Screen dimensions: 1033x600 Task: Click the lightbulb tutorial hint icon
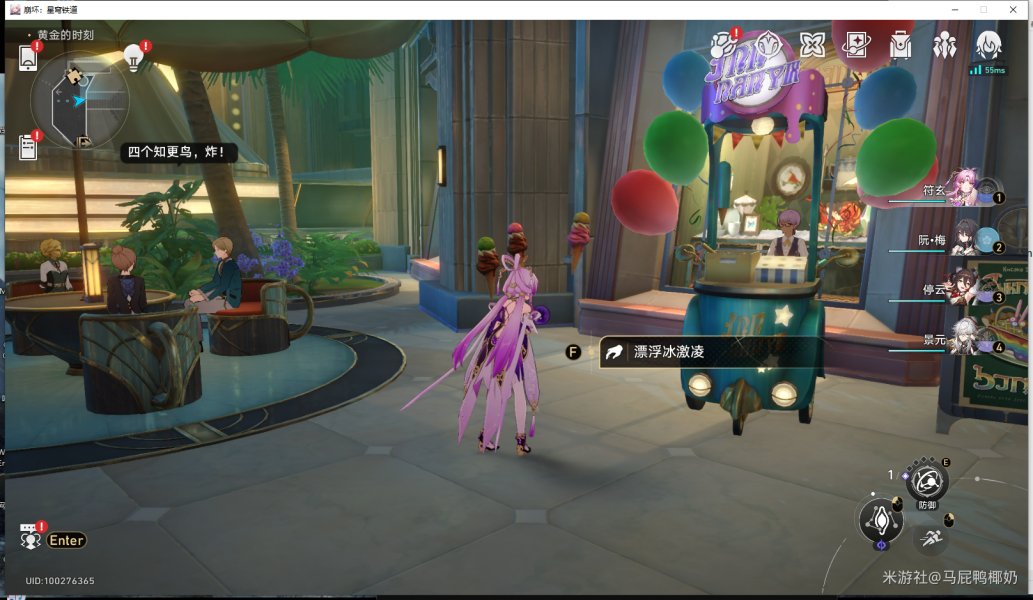pyautogui.click(x=134, y=56)
